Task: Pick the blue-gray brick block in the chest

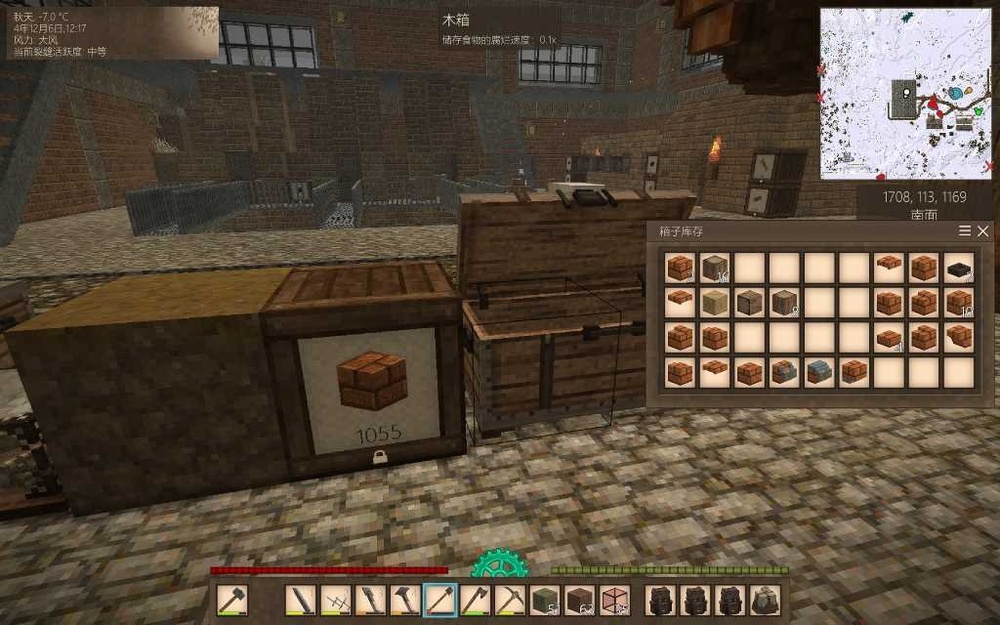Action: [x=821, y=372]
